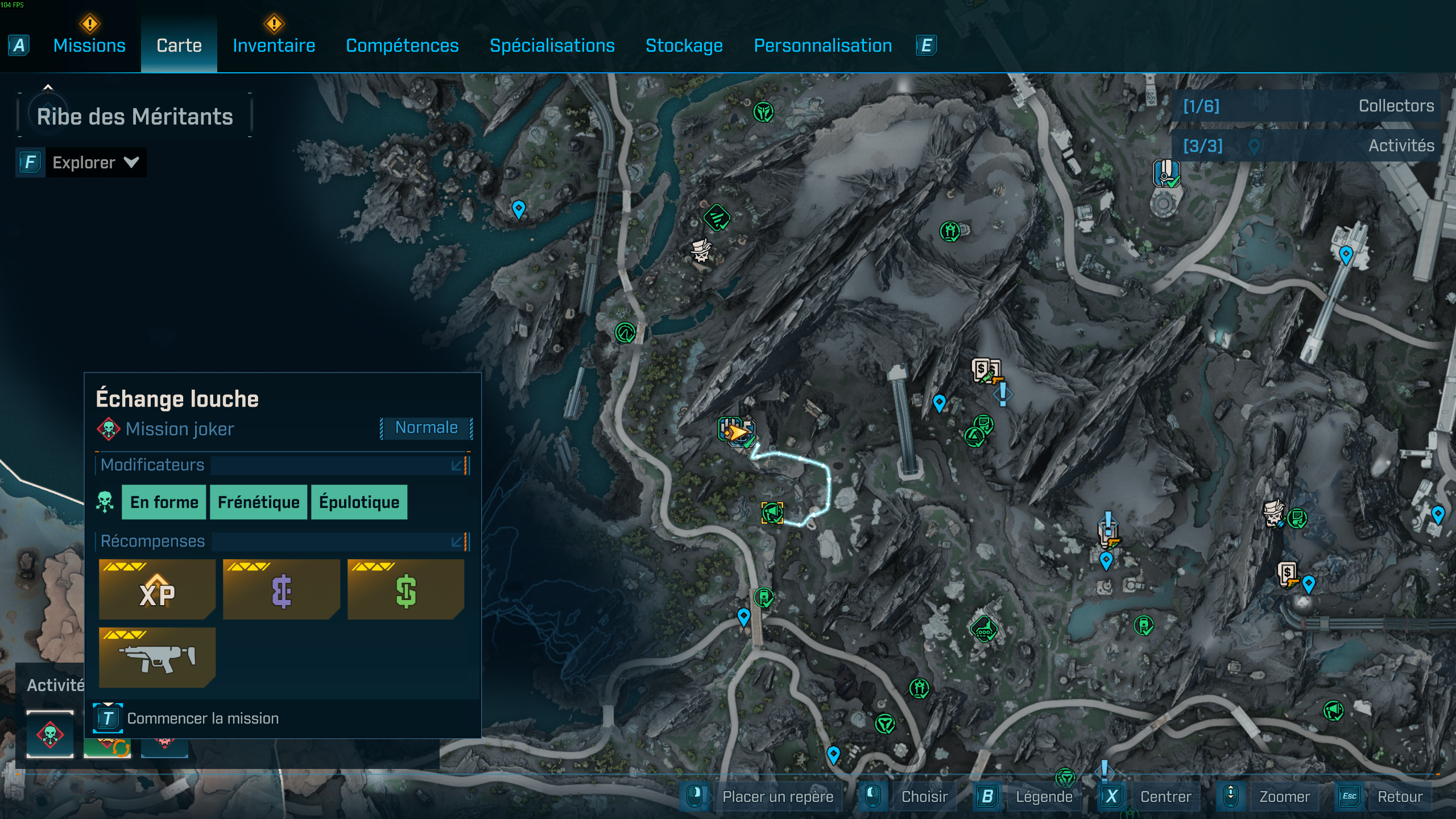This screenshot has height=819, width=1456.
Task: Choose the Épulotique modifier tag
Action: pyautogui.click(x=359, y=502)
